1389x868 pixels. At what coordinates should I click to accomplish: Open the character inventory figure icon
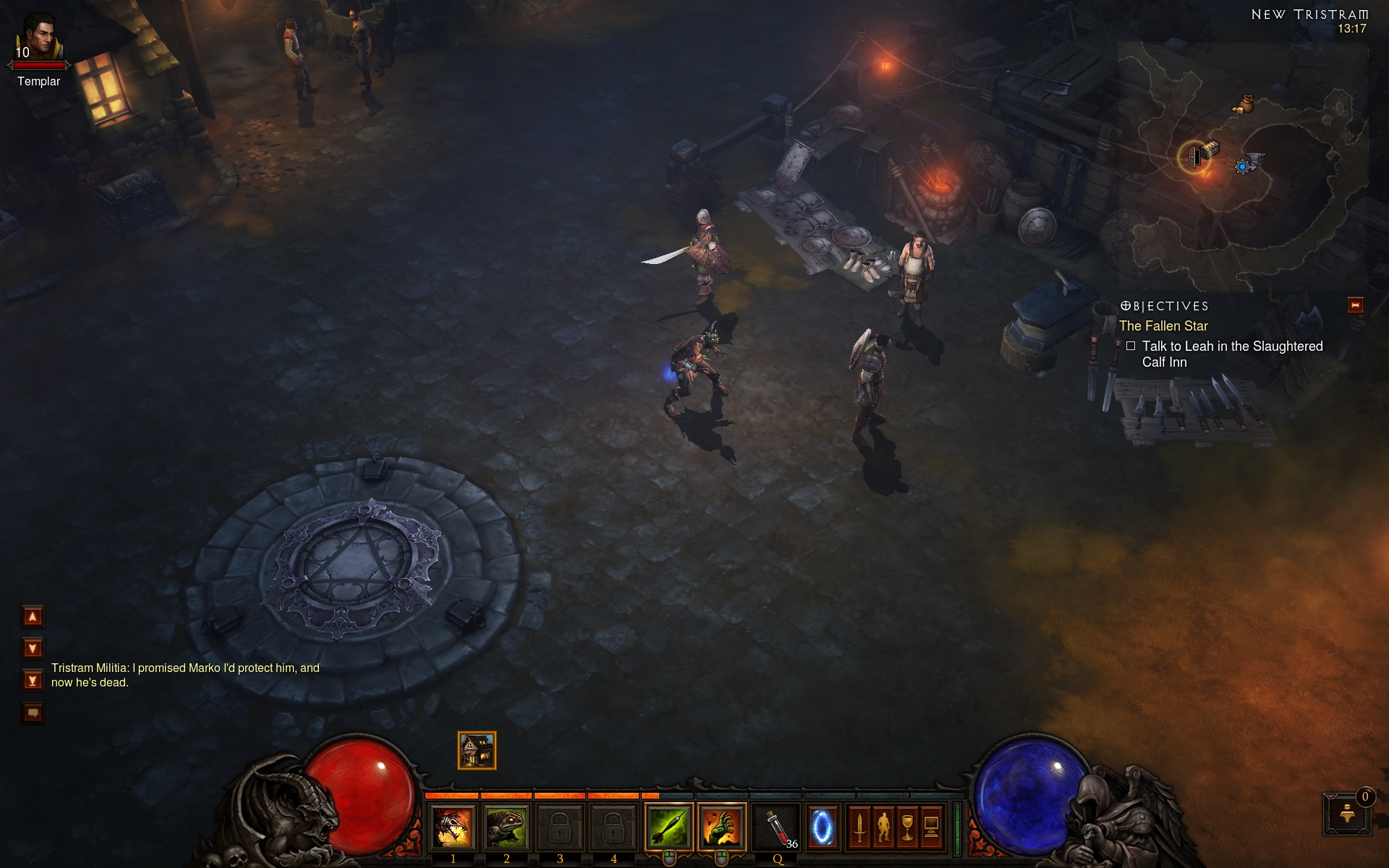pos(883,827)
